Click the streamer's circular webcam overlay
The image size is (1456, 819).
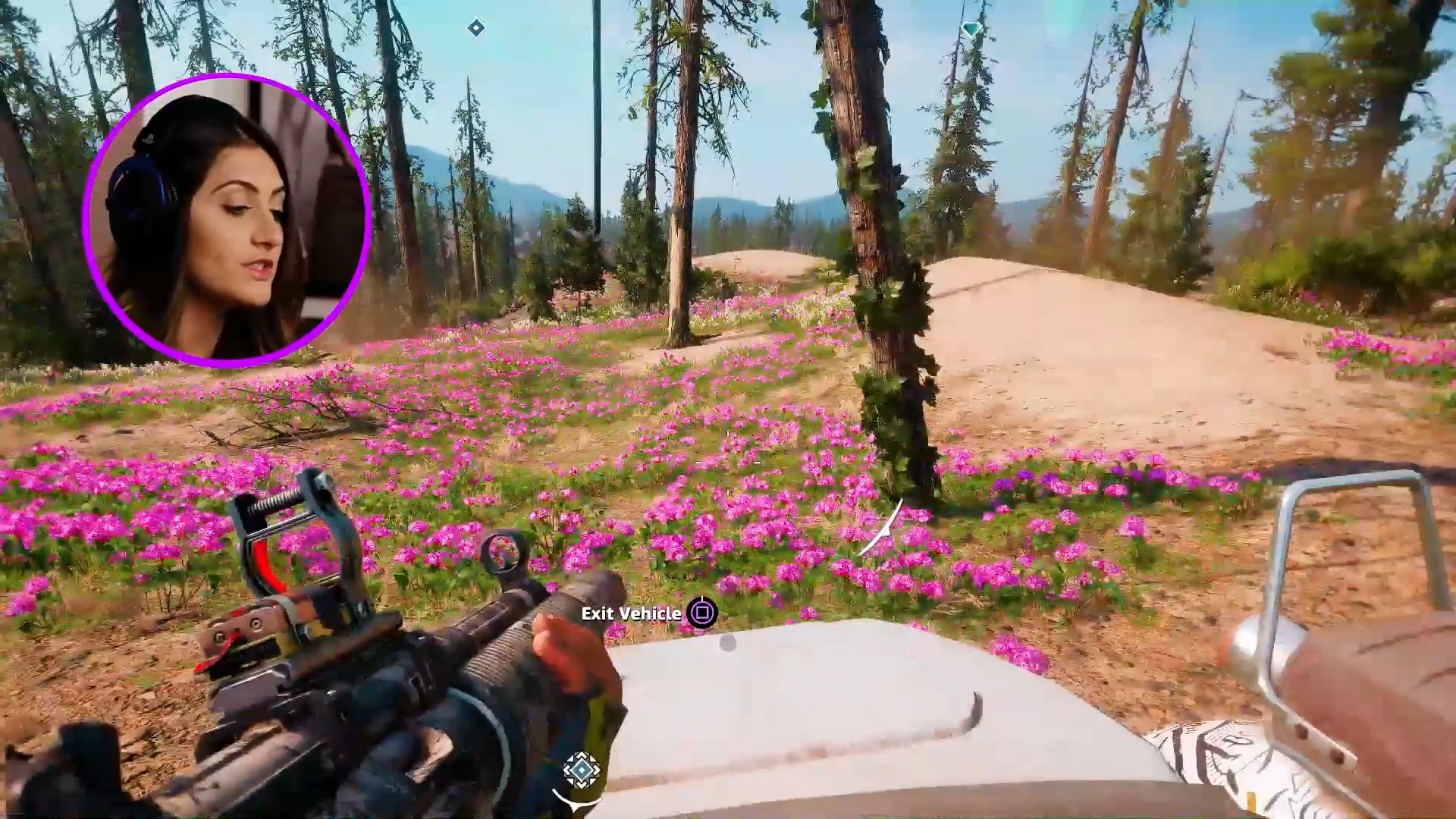pyautogui.click(x=227, y=220)
